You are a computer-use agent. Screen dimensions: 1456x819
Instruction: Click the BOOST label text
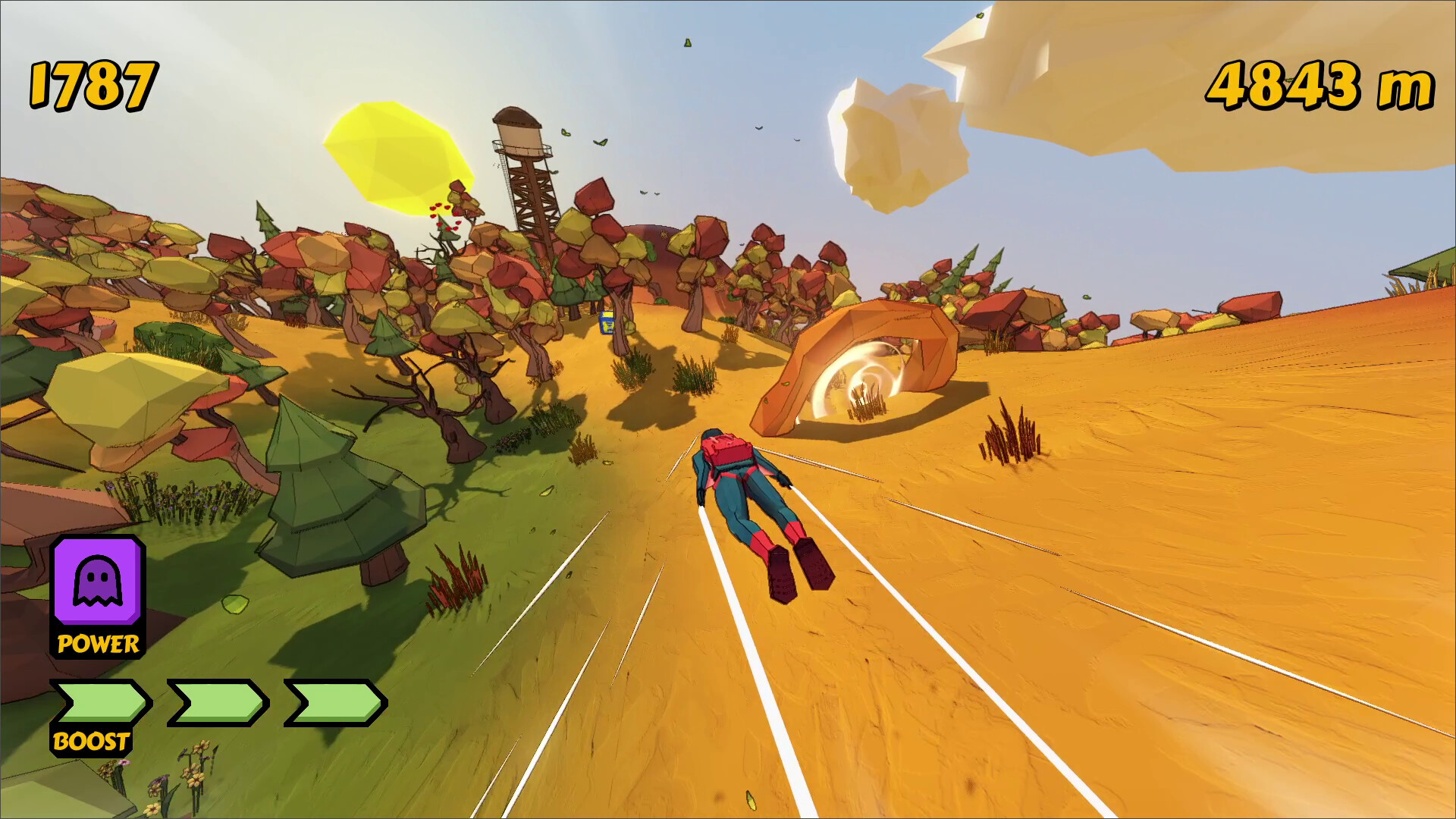pyautogui.click(x=91, y=740)
